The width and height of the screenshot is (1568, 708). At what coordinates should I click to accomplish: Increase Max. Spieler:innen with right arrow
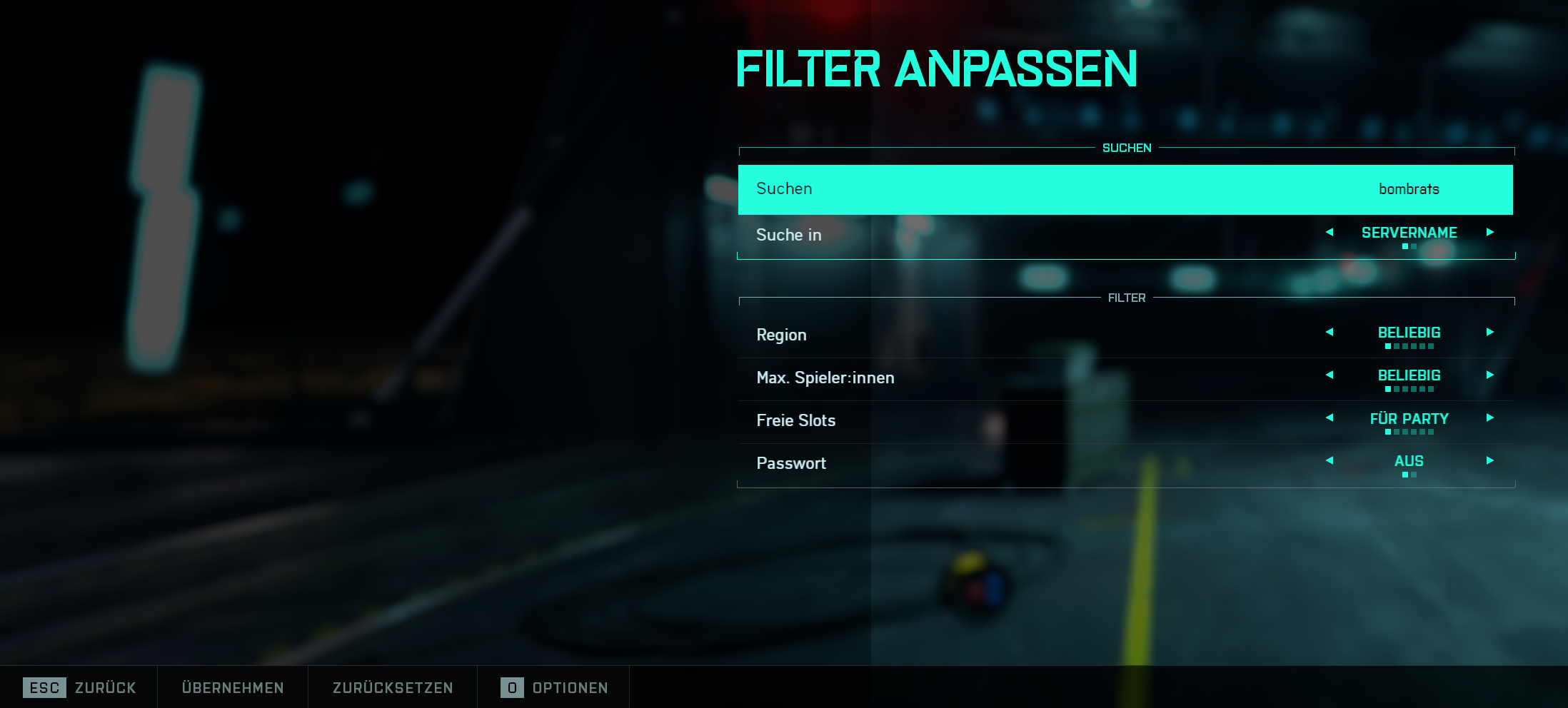tap(1490, 375)
